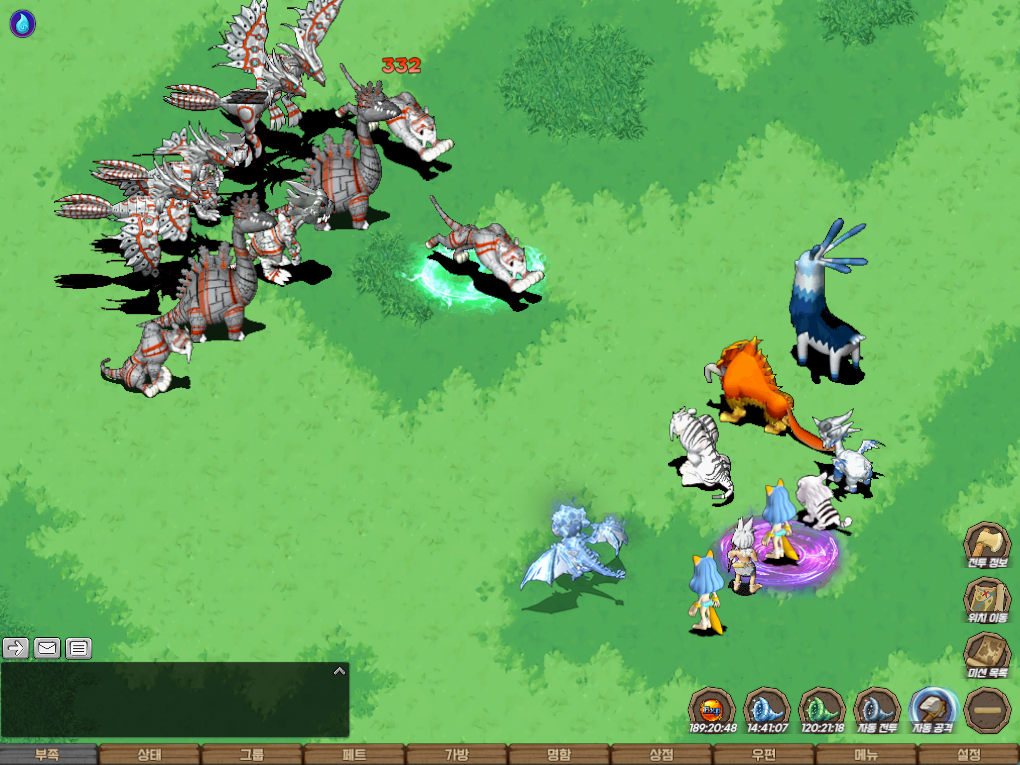This screenshot has height=765, width=1020.
Task: Toggle 자동 공격 auto attack hammer icon
Action: tap(932, 710)
